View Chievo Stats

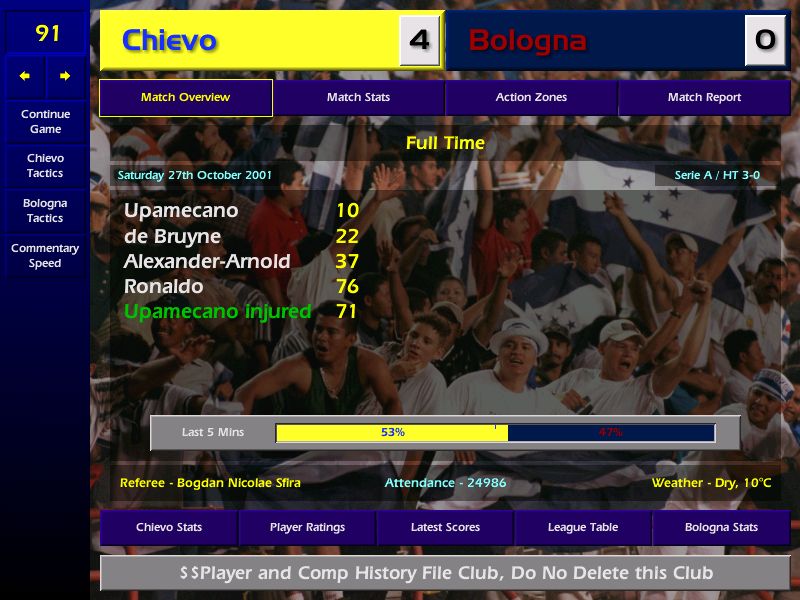pyautogui.click(x=169, y=527)
